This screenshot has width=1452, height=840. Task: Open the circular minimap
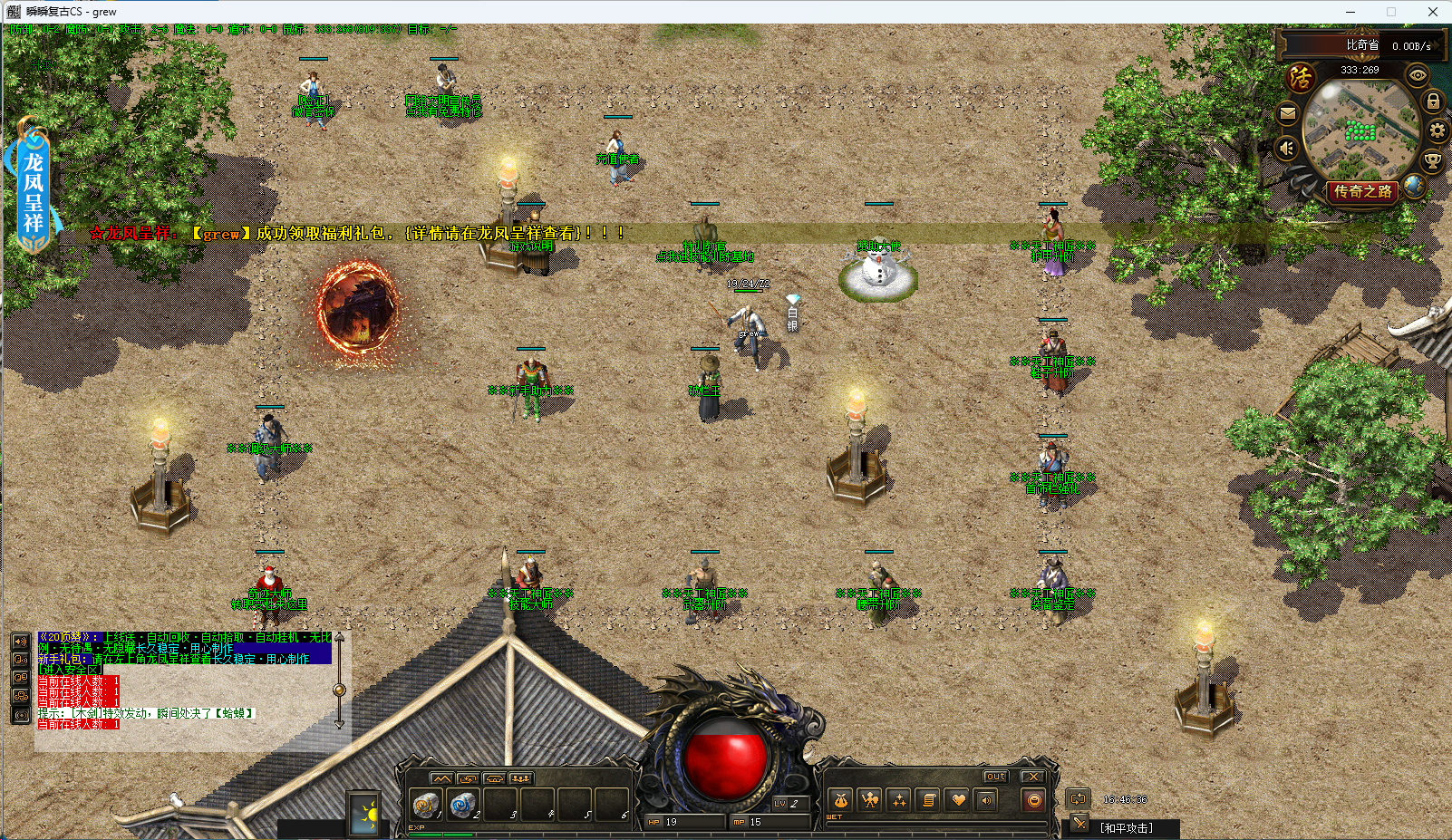click(1360, 130)
